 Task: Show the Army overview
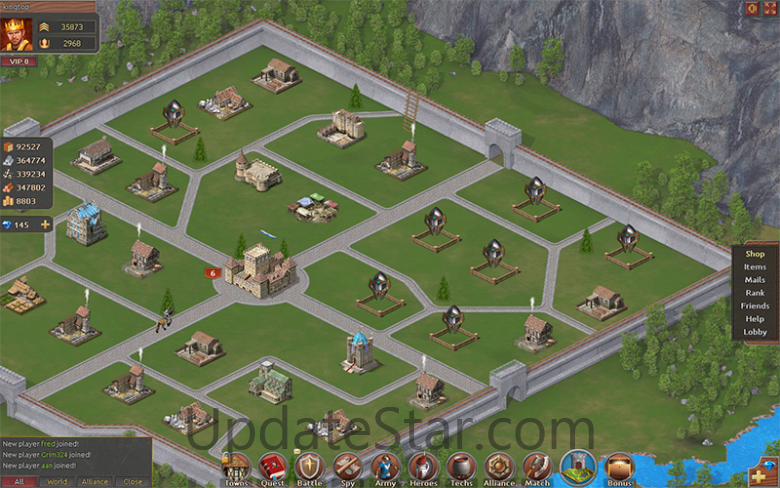coord(385,467)
